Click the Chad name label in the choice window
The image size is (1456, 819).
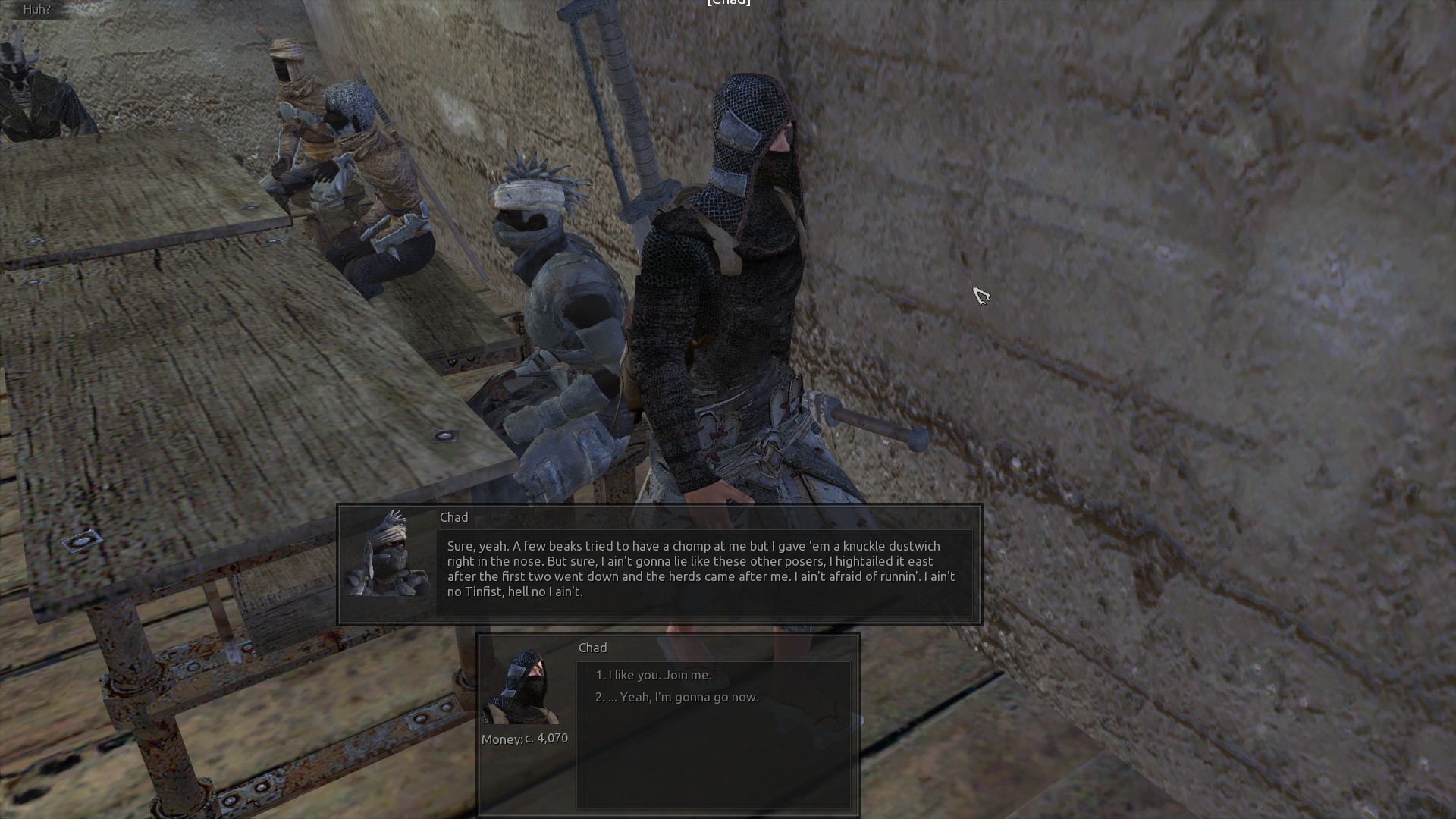click(x=592, y=647)
